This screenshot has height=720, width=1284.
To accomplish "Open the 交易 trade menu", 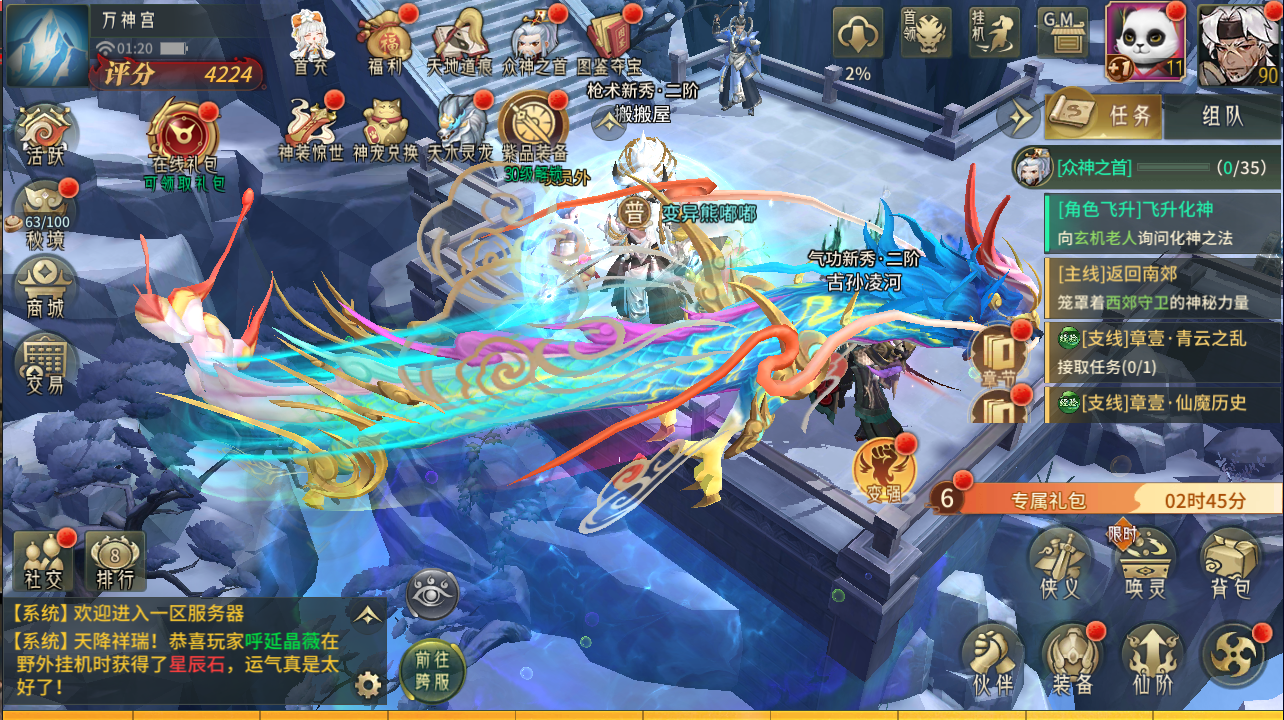I will click(46, 364).
